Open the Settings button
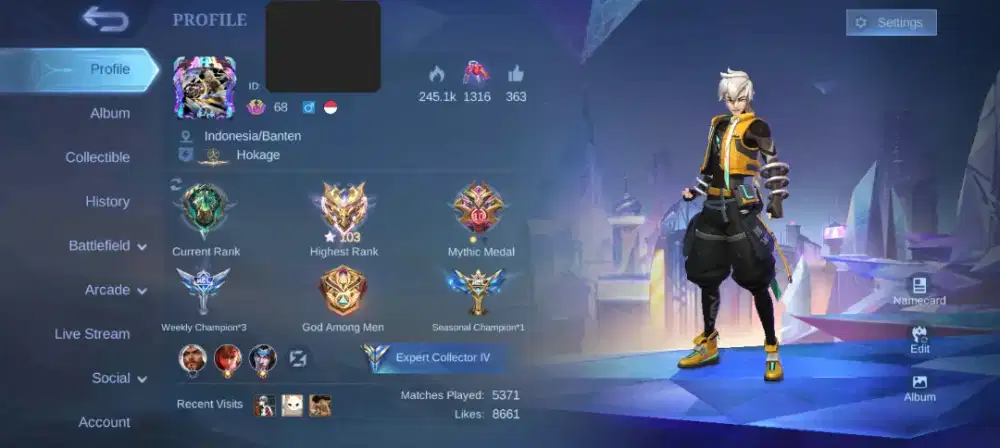This screenshot has width=1000, height=448. coord(891,23)
